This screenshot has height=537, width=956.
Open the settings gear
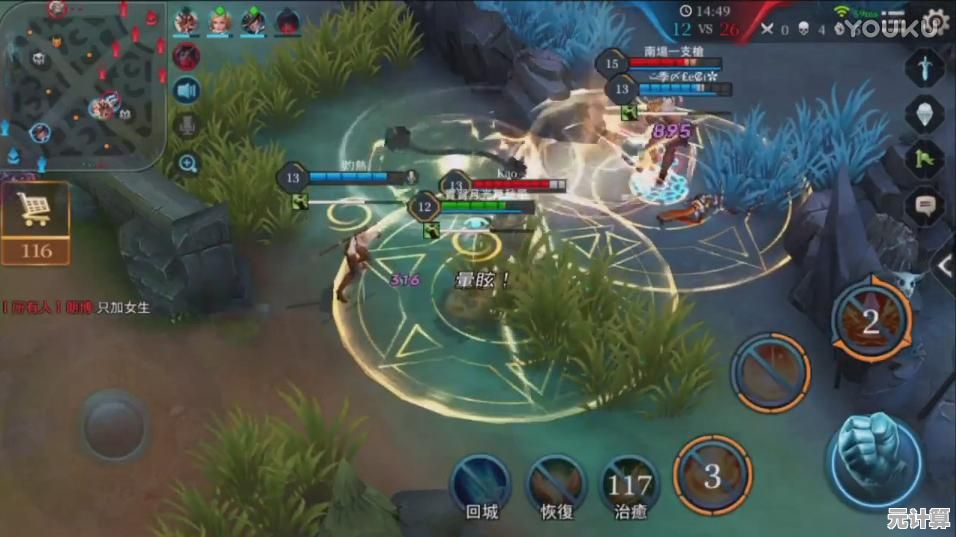934,21
